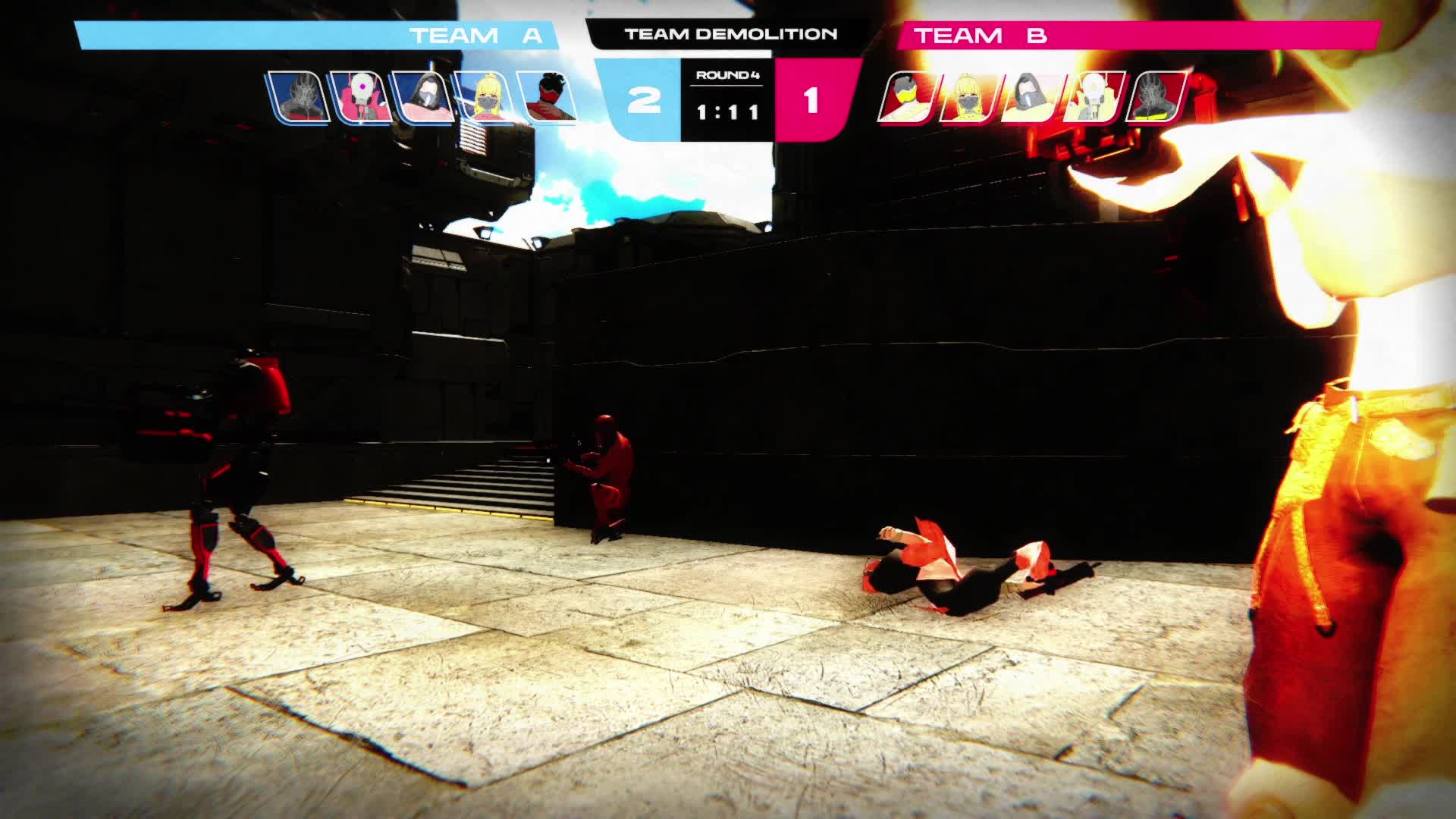Choose Team B's blonde masked girl portrait
The height and width of the screenshot is (819, 1456).
[x=968, y=97]
